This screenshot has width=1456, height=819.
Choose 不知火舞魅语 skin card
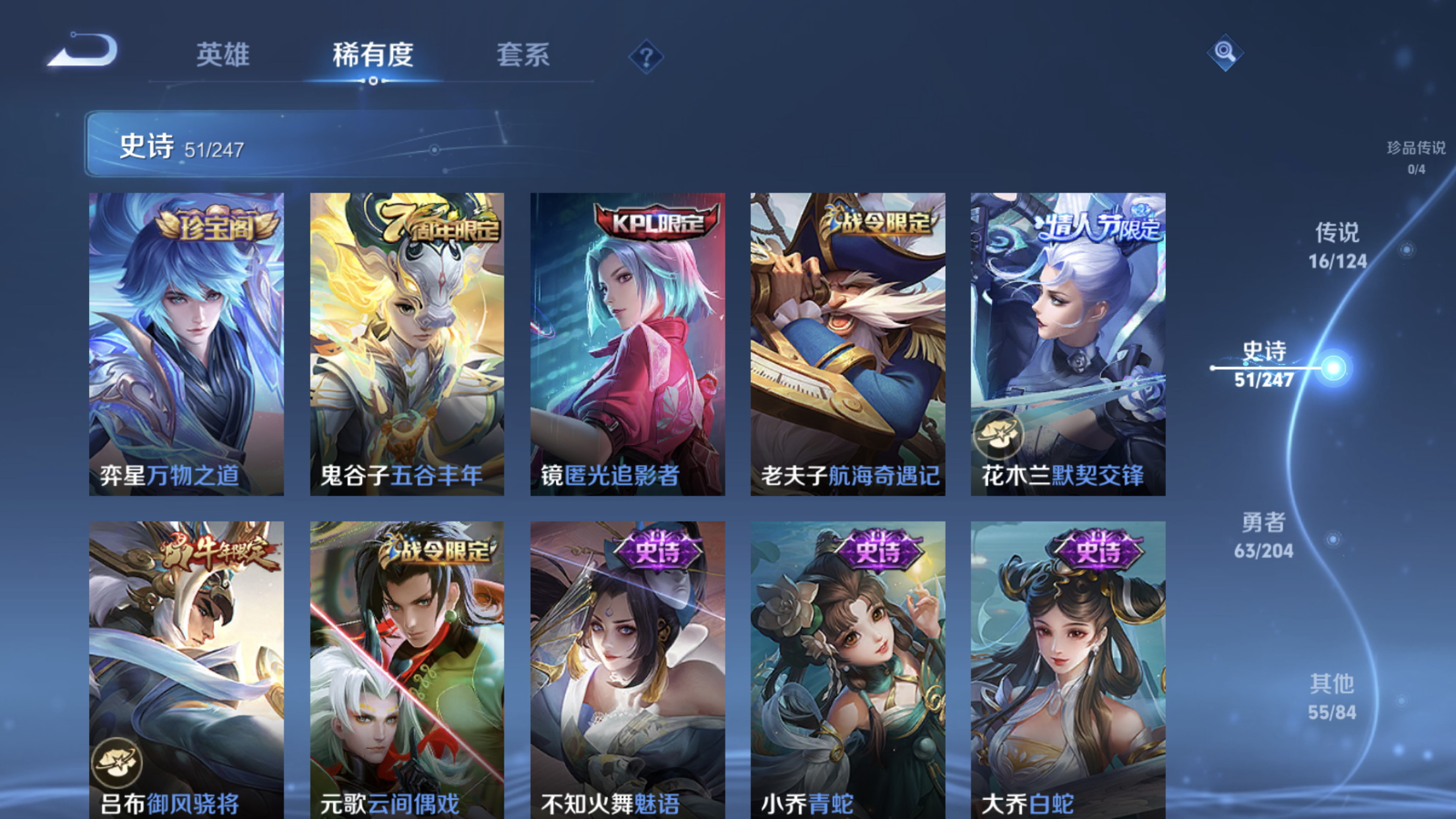point(627,669)
